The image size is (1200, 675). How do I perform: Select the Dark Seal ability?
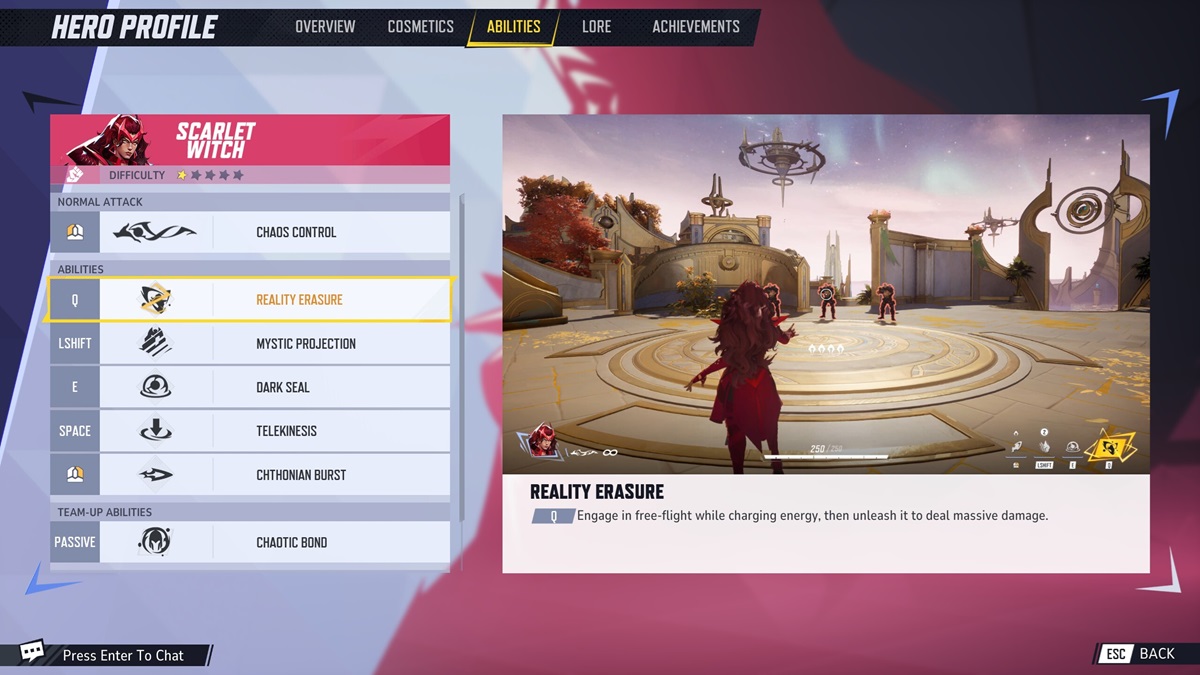click(250, 387)
